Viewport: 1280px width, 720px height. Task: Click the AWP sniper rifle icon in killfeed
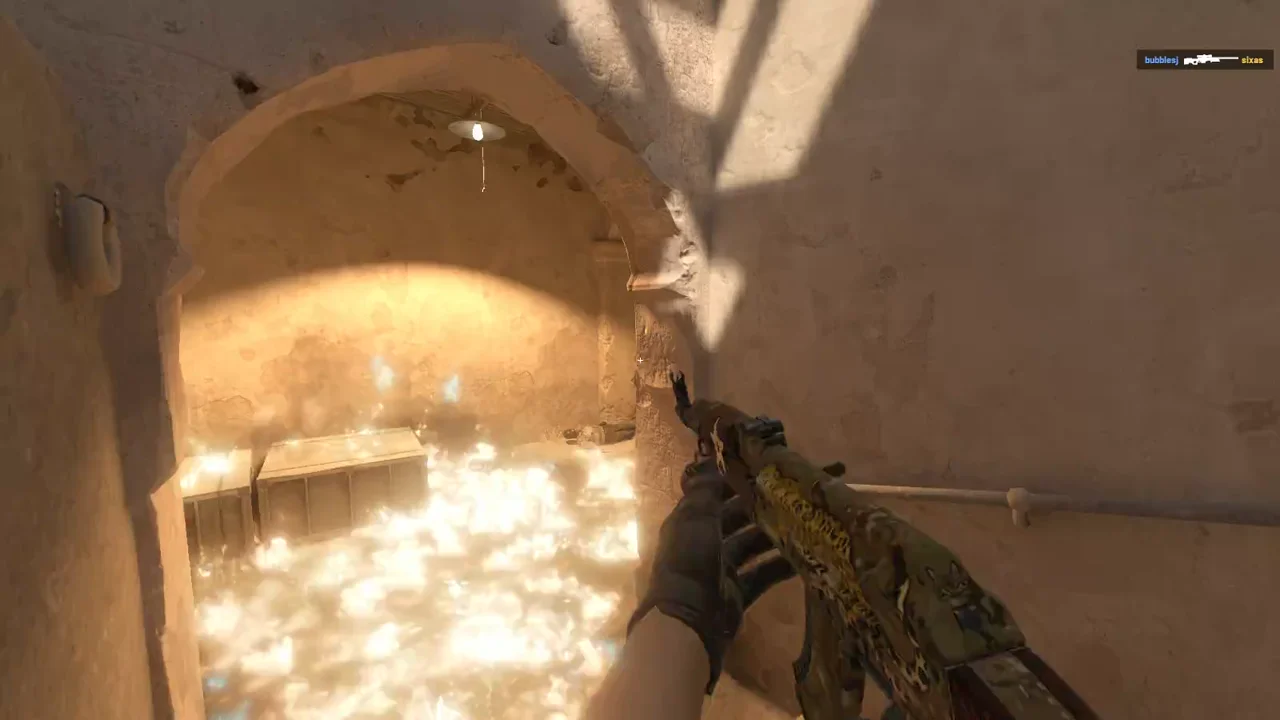point(1210,59)
